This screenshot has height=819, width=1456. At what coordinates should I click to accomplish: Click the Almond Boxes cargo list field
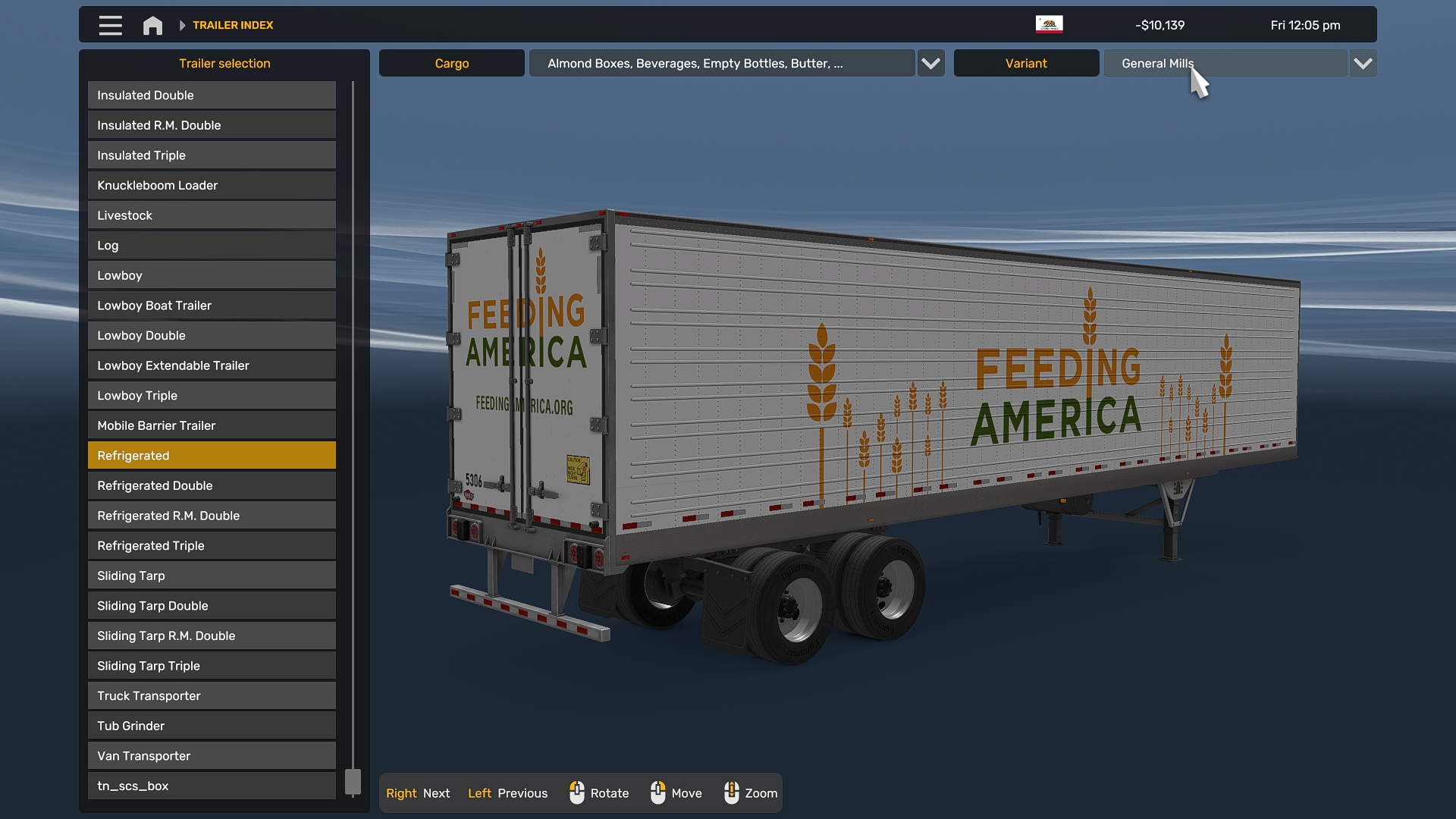[721, 64]
